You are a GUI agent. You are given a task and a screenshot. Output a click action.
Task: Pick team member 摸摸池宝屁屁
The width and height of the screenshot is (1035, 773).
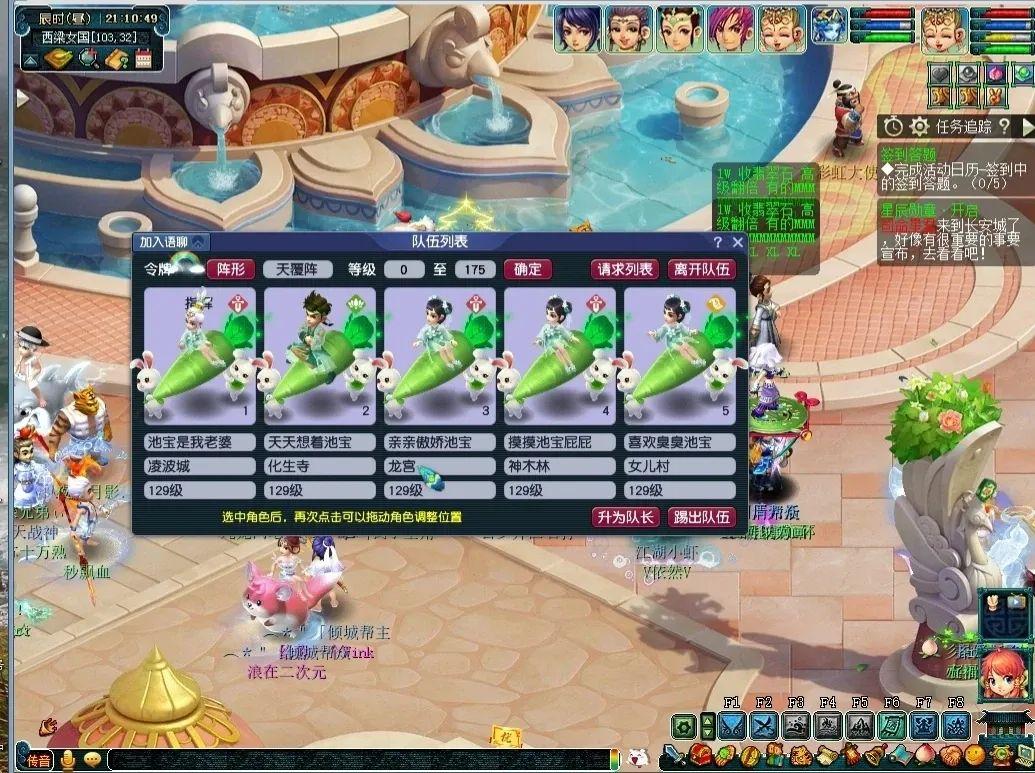click(560, 355)
